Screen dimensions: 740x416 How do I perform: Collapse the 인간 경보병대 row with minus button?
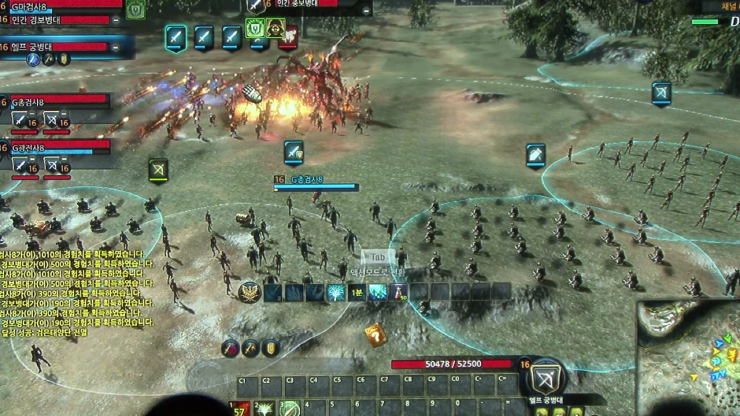116,20
